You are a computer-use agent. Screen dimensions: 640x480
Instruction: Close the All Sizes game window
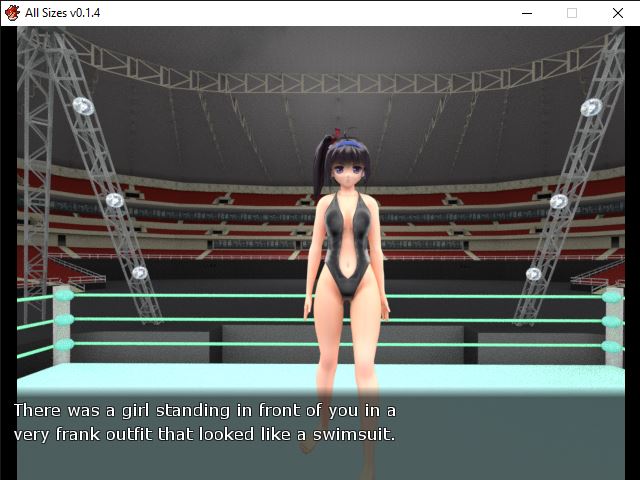(x=616, y=13)
